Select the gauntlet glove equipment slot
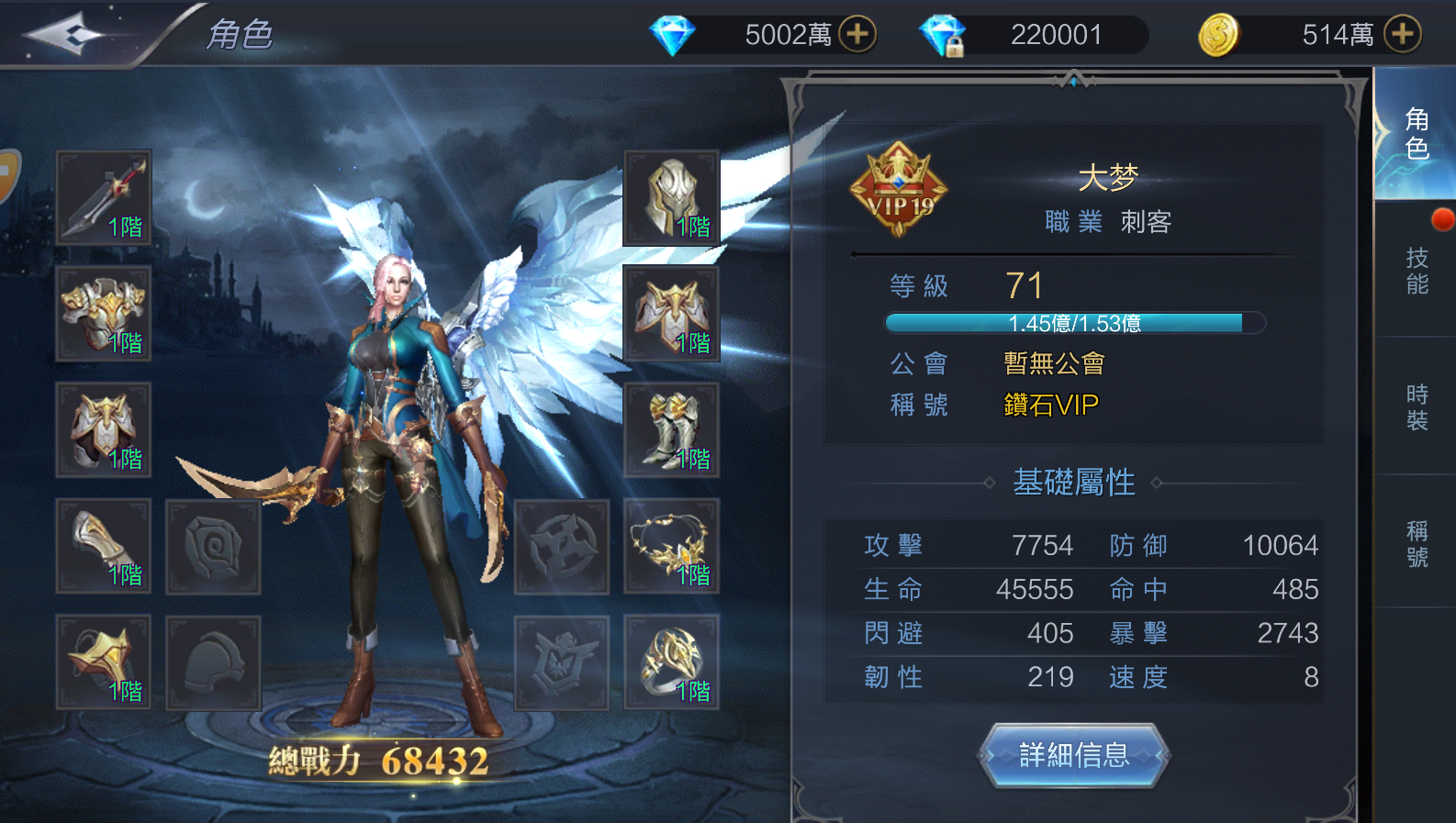 tap(104, 547)
